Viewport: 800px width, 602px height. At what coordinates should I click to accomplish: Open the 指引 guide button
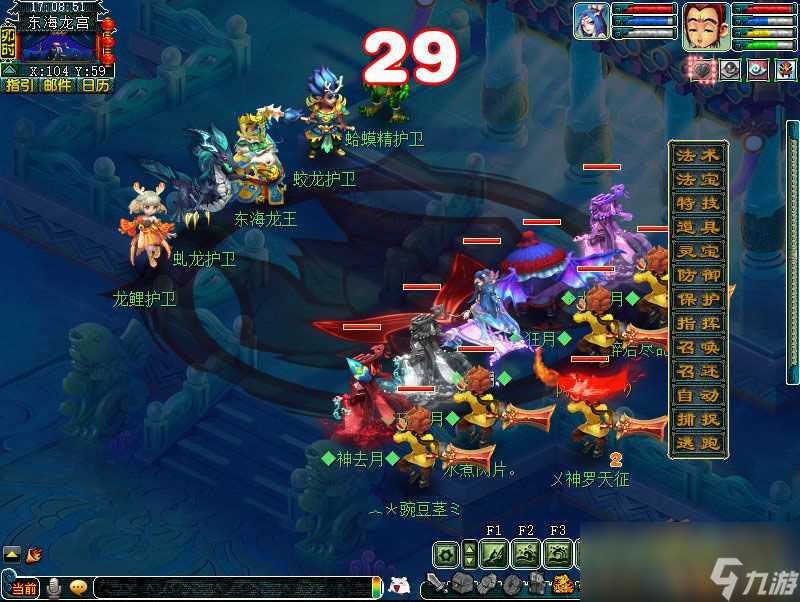pyautogui.click(x=19, y=85)
